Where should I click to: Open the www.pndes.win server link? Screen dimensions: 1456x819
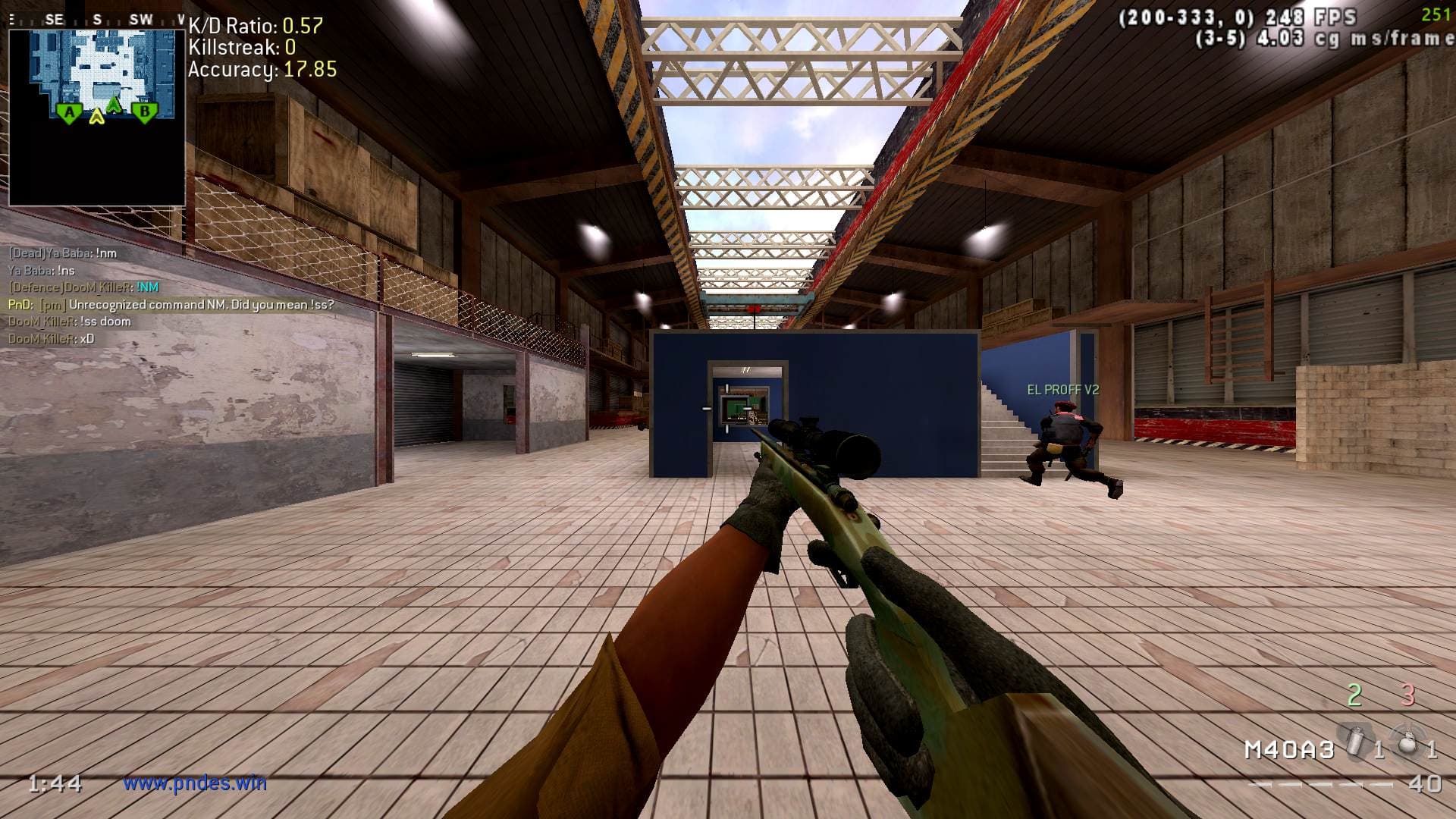point(195,783)
